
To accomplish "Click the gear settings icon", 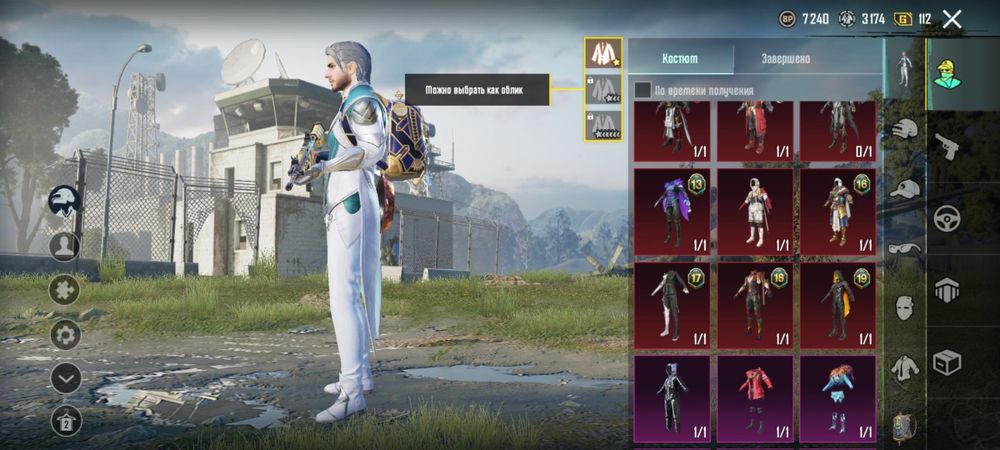I will 65,334.
